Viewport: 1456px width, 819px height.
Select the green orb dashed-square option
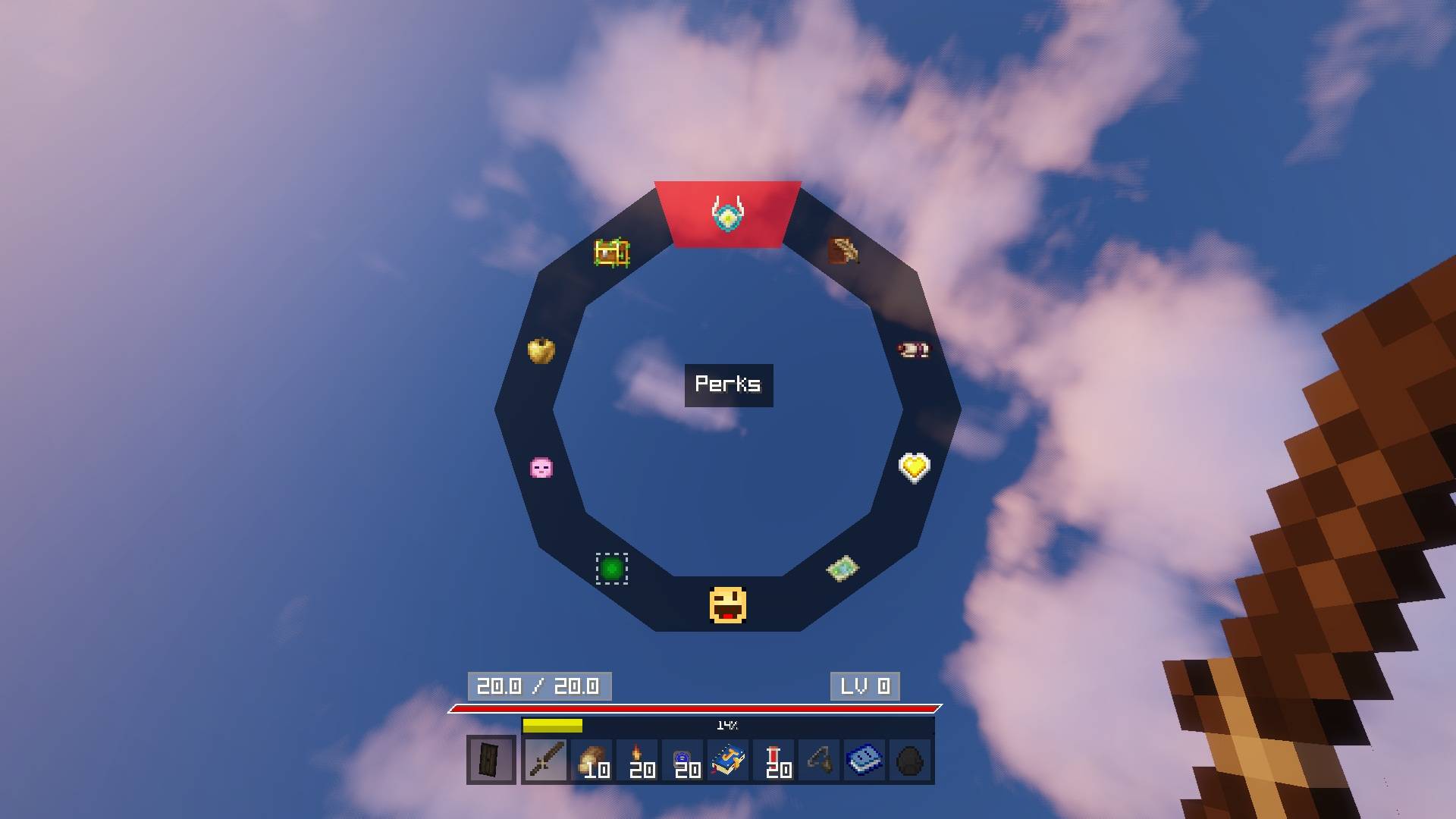pos(611,568)
